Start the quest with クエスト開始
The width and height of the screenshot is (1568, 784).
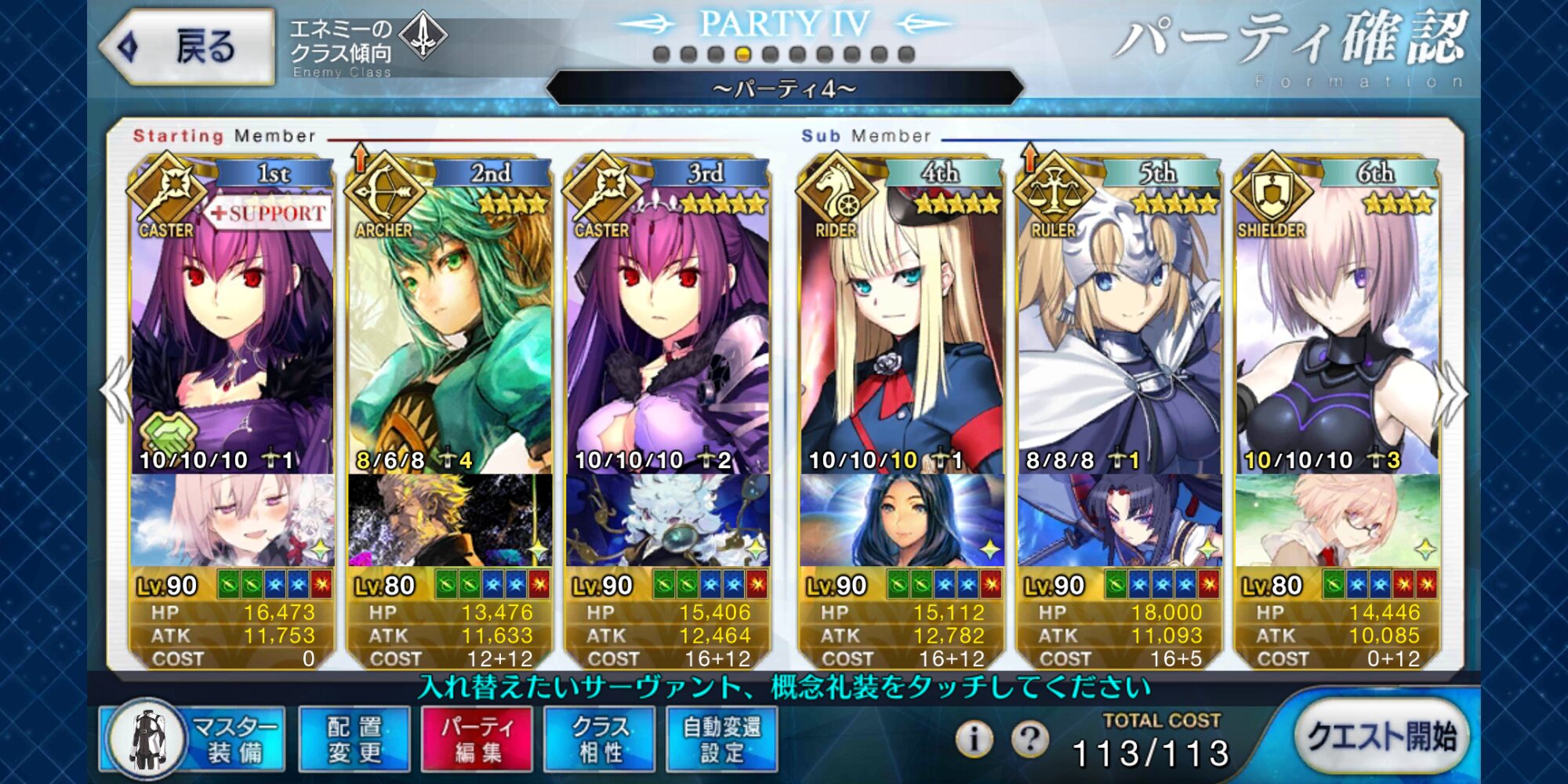1381,737
